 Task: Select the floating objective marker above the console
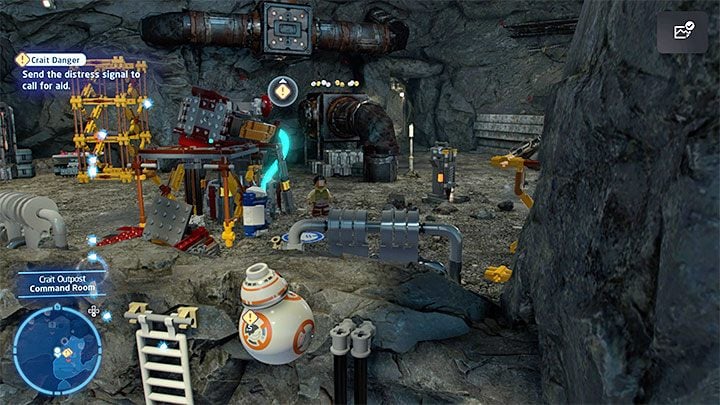283,92
